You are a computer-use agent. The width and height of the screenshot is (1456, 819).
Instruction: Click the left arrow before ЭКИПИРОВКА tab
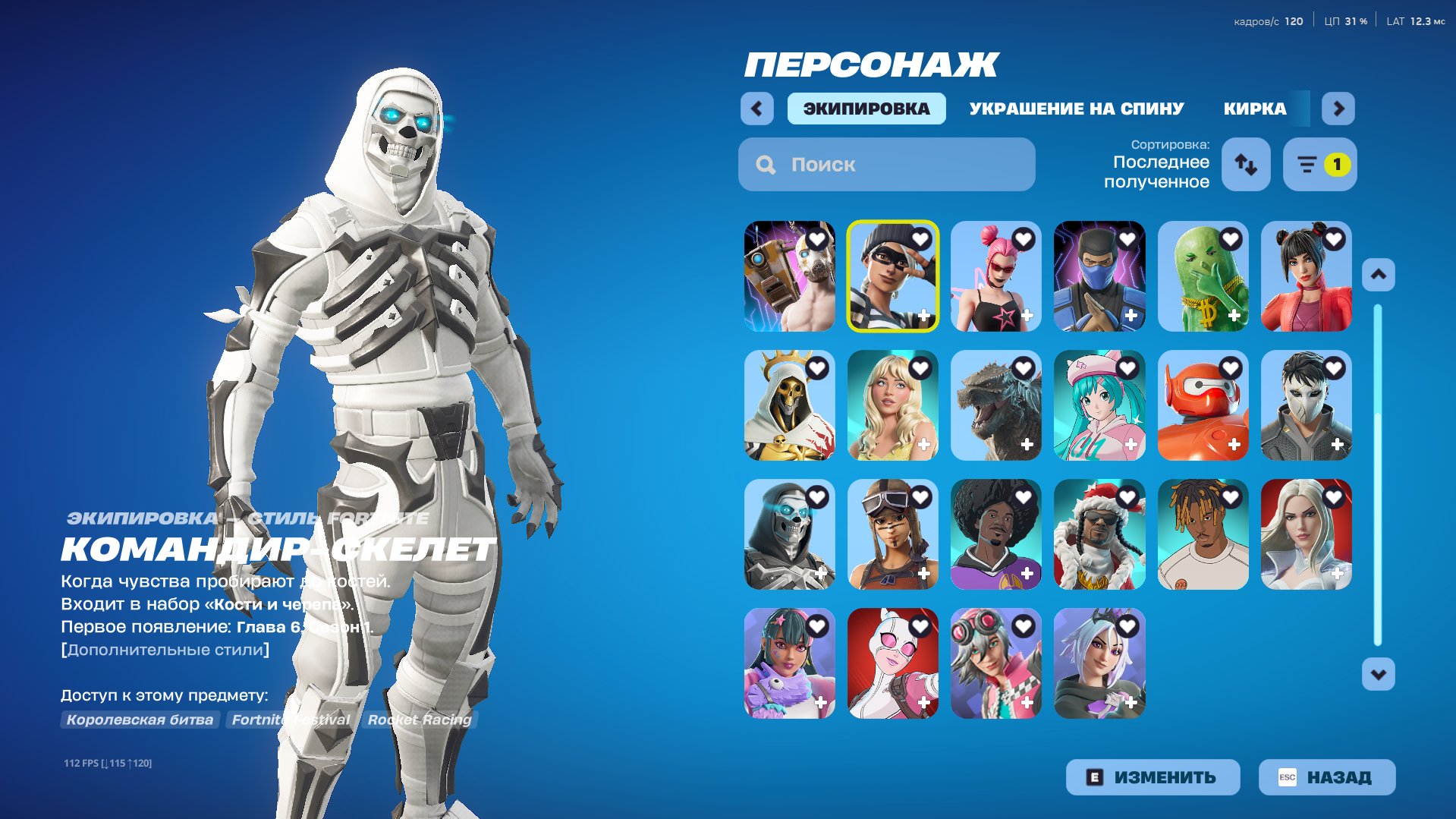(756, 109)
